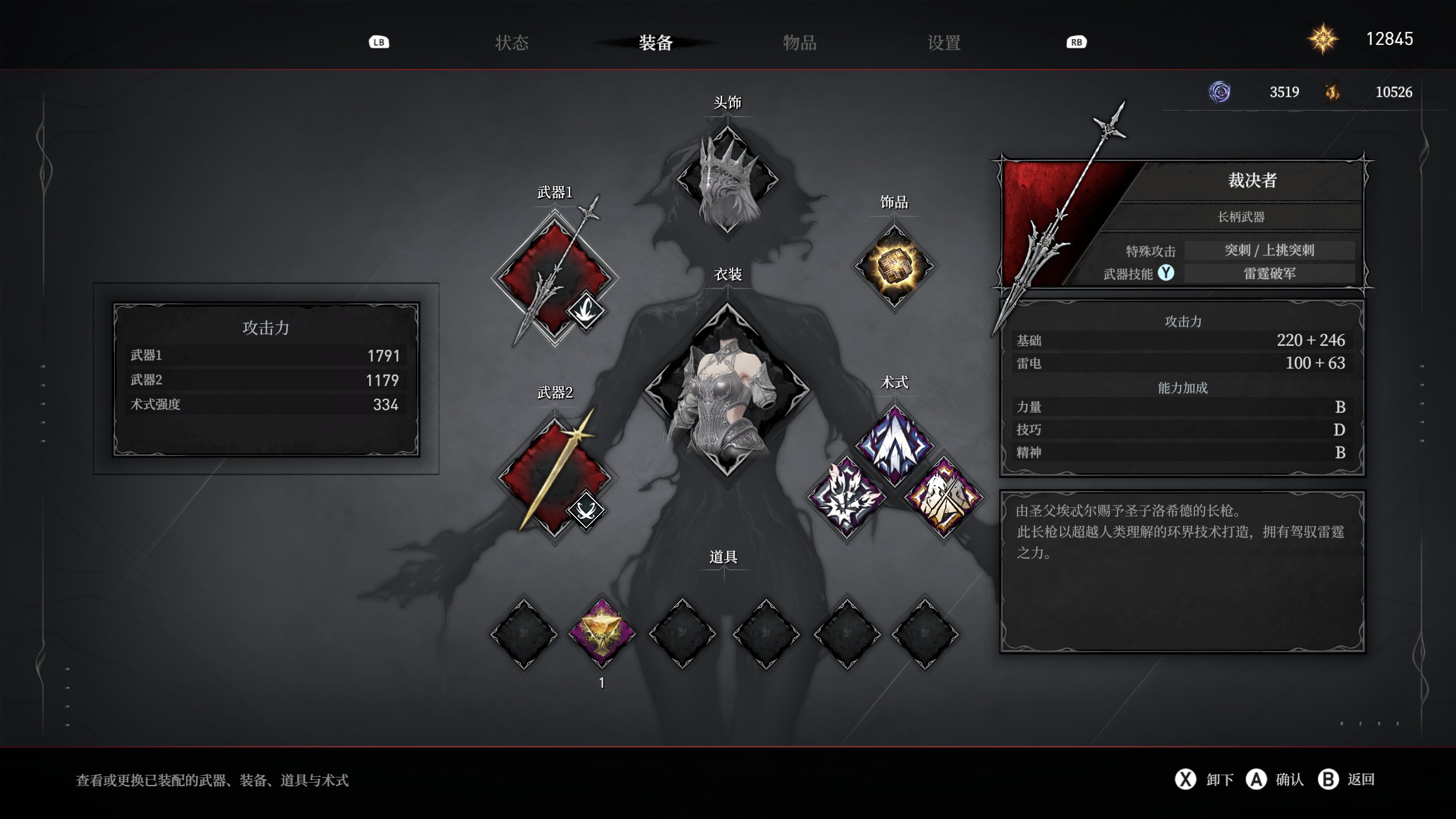Select the lower-left 术式 spell icon
The image size is (1456, 819).
(847, 496)
